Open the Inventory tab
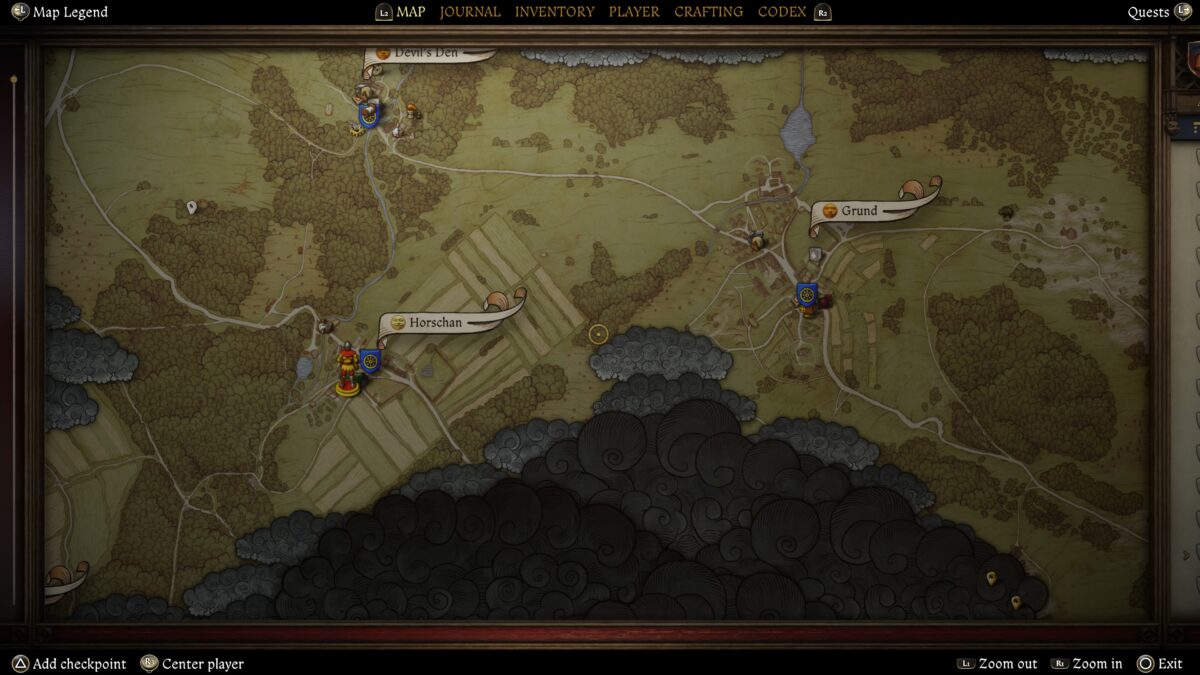Image resolution: width=1200 pixels, height=675 pixels. tap(554, 12)
